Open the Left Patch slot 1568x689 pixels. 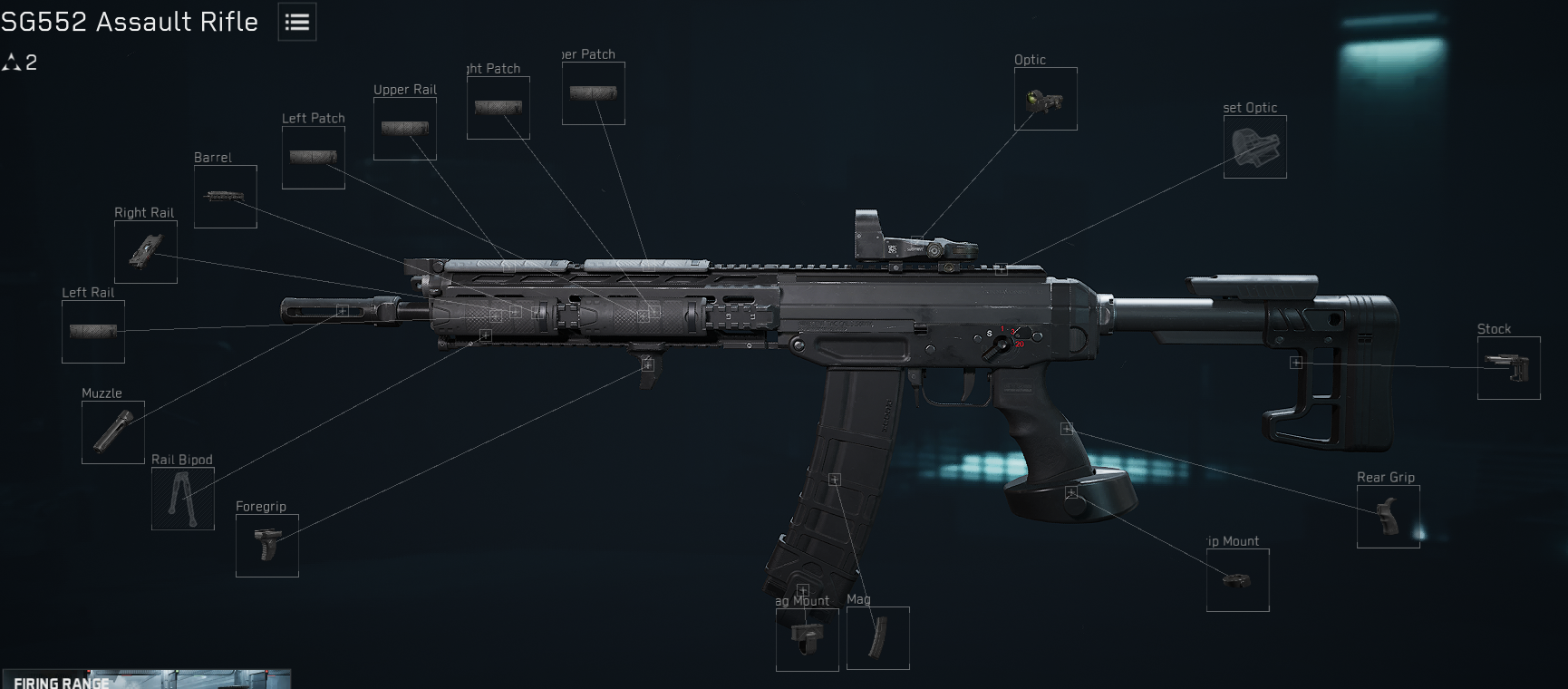click(x=314, y=158)
